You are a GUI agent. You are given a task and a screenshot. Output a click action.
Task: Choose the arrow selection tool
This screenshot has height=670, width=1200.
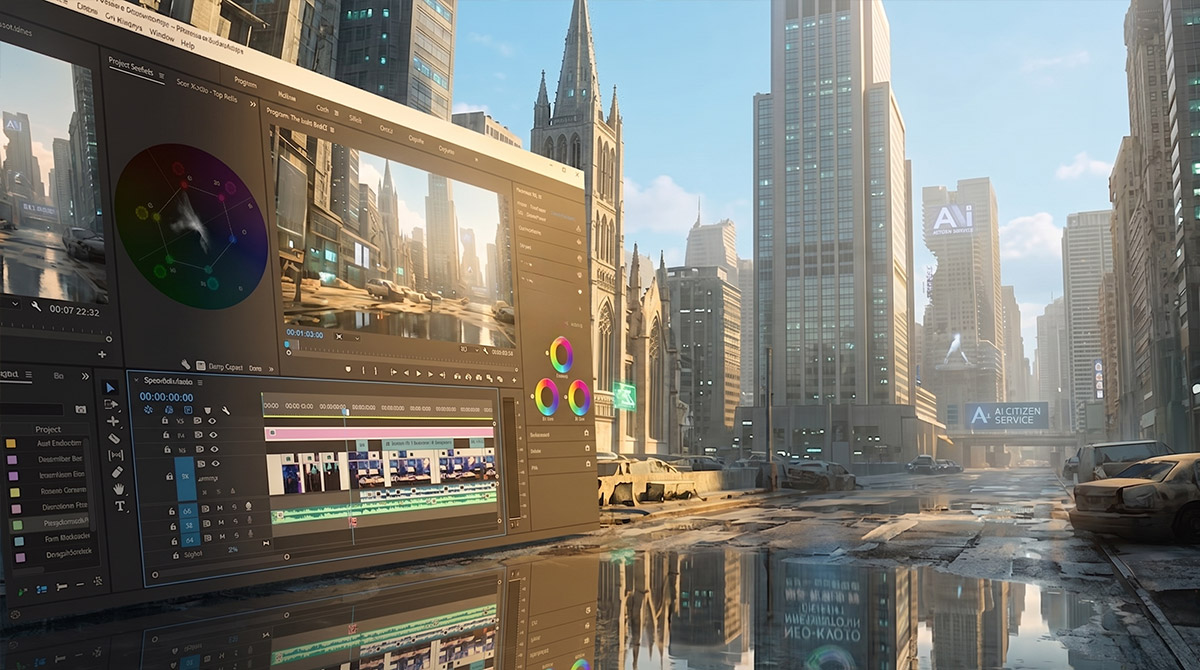point(110,387)
